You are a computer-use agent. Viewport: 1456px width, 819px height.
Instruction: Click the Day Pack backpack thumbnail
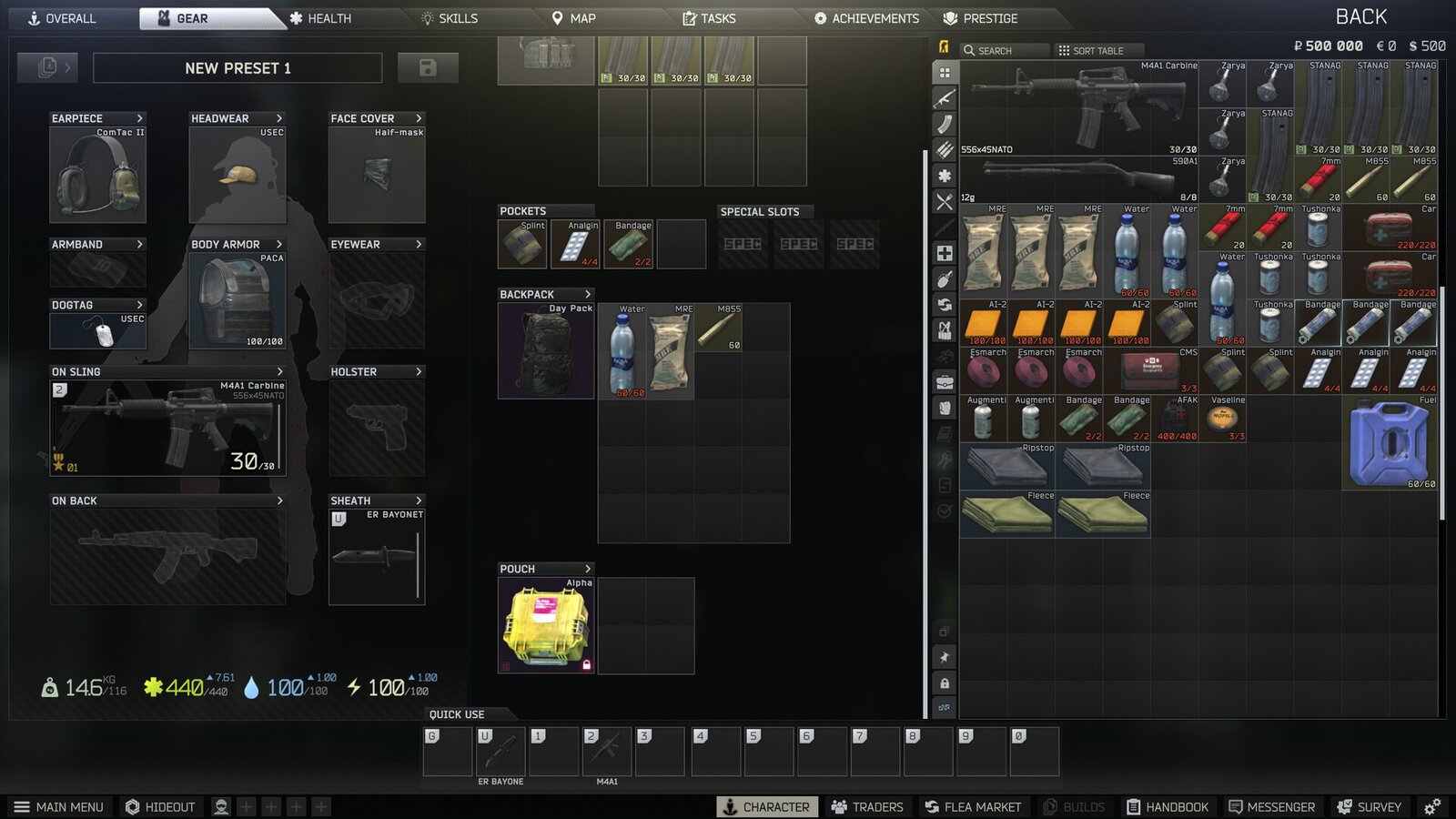tap(545, 352)
